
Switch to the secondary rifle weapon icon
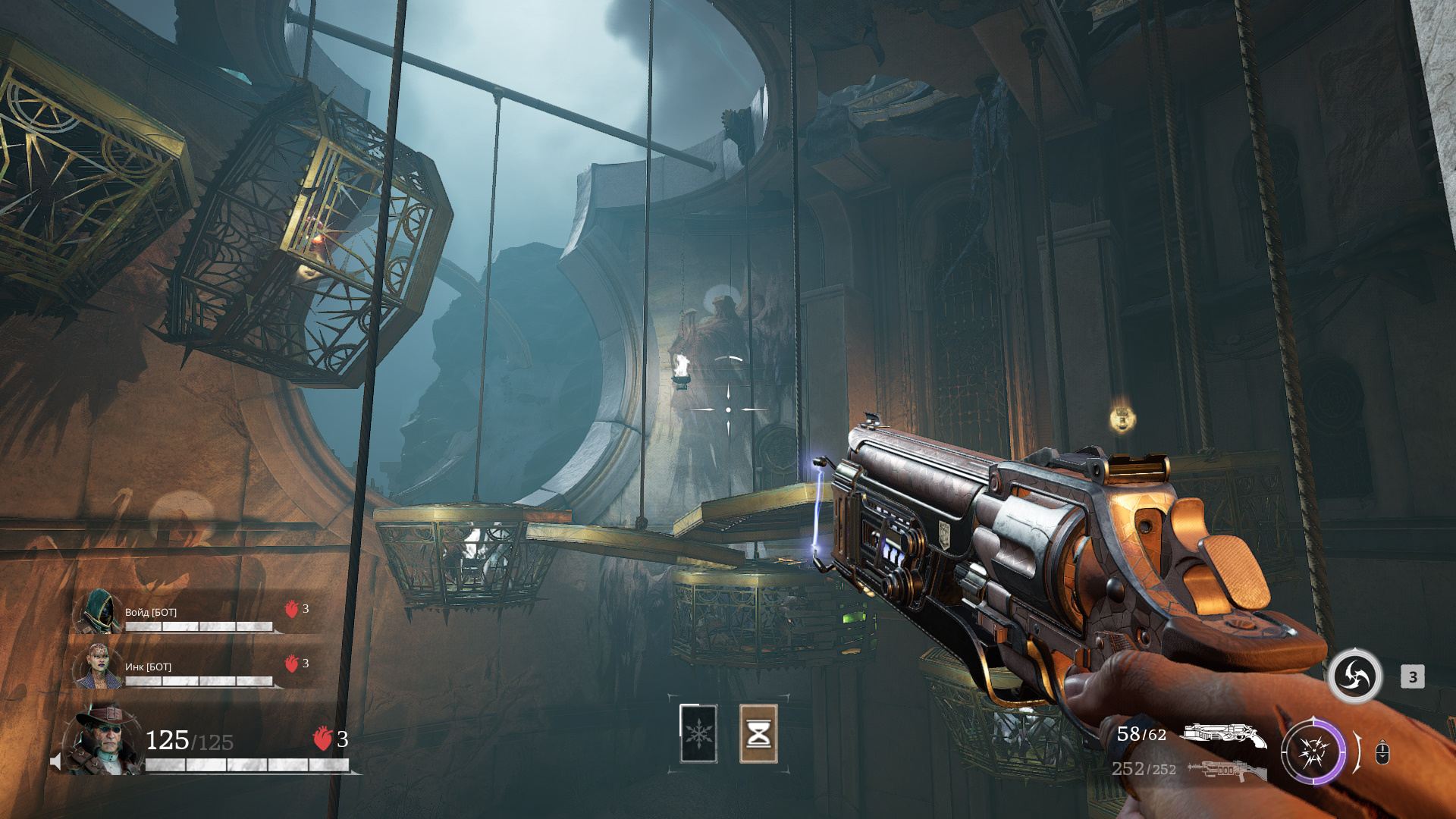pos(1225,770)
